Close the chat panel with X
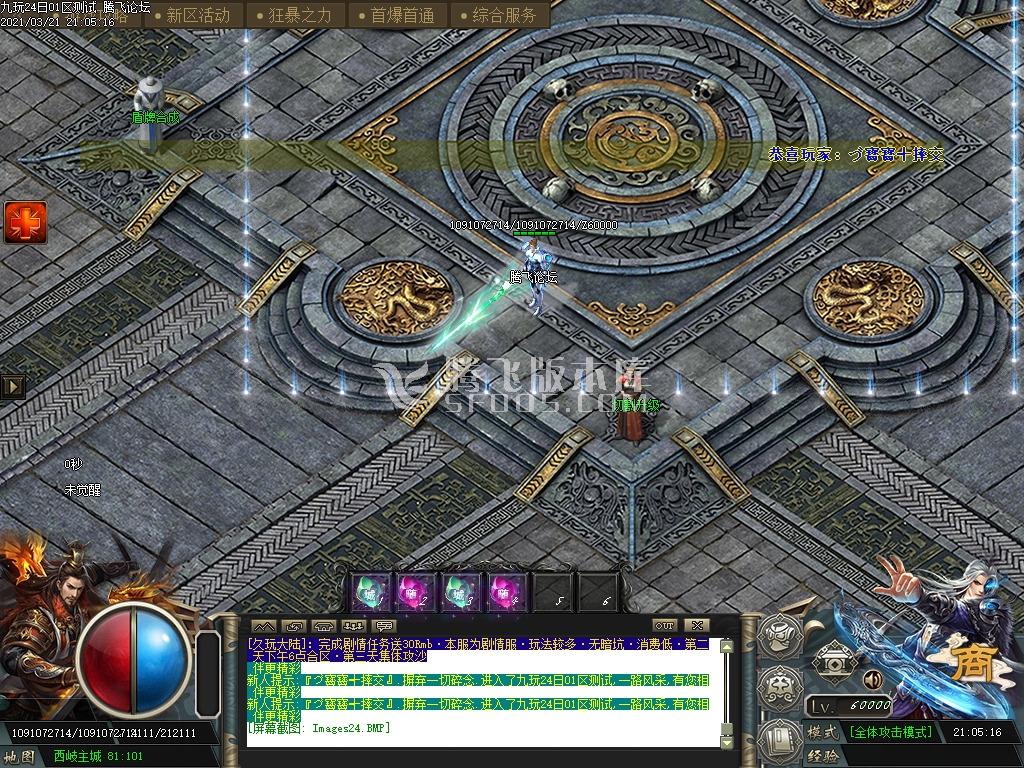 point(698,626)
